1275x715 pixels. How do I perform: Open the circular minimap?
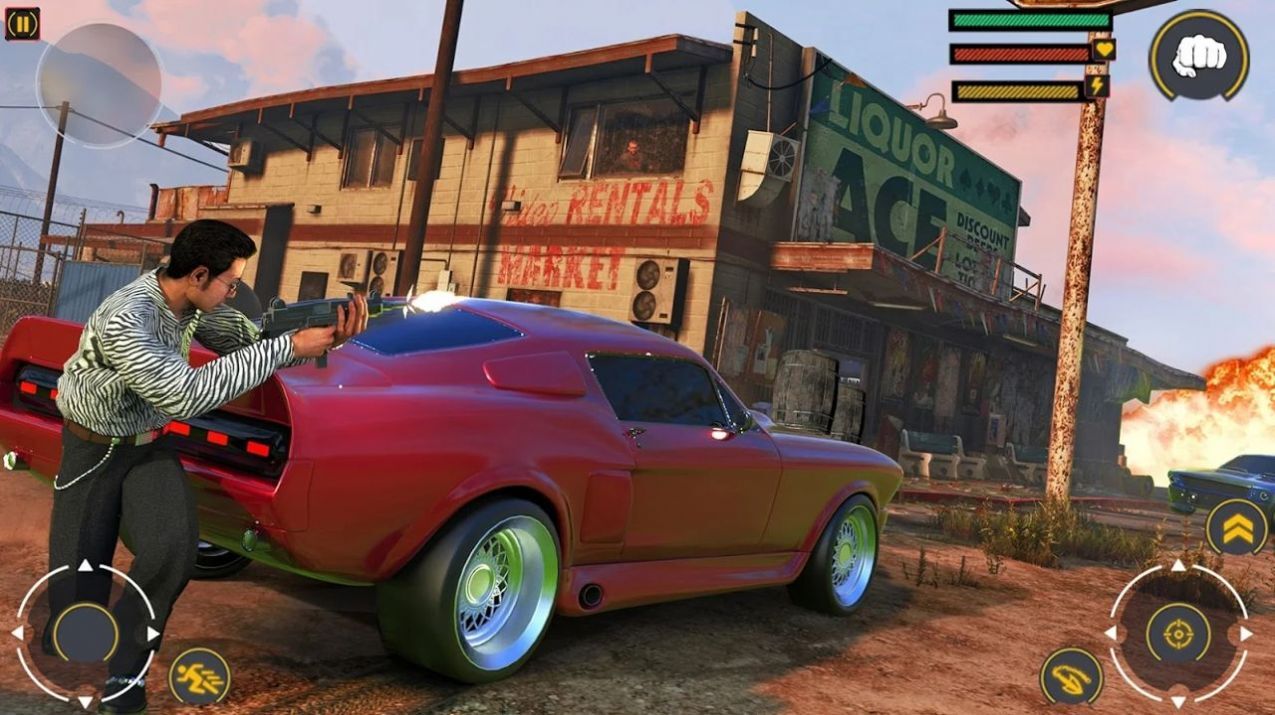point(99,85)
